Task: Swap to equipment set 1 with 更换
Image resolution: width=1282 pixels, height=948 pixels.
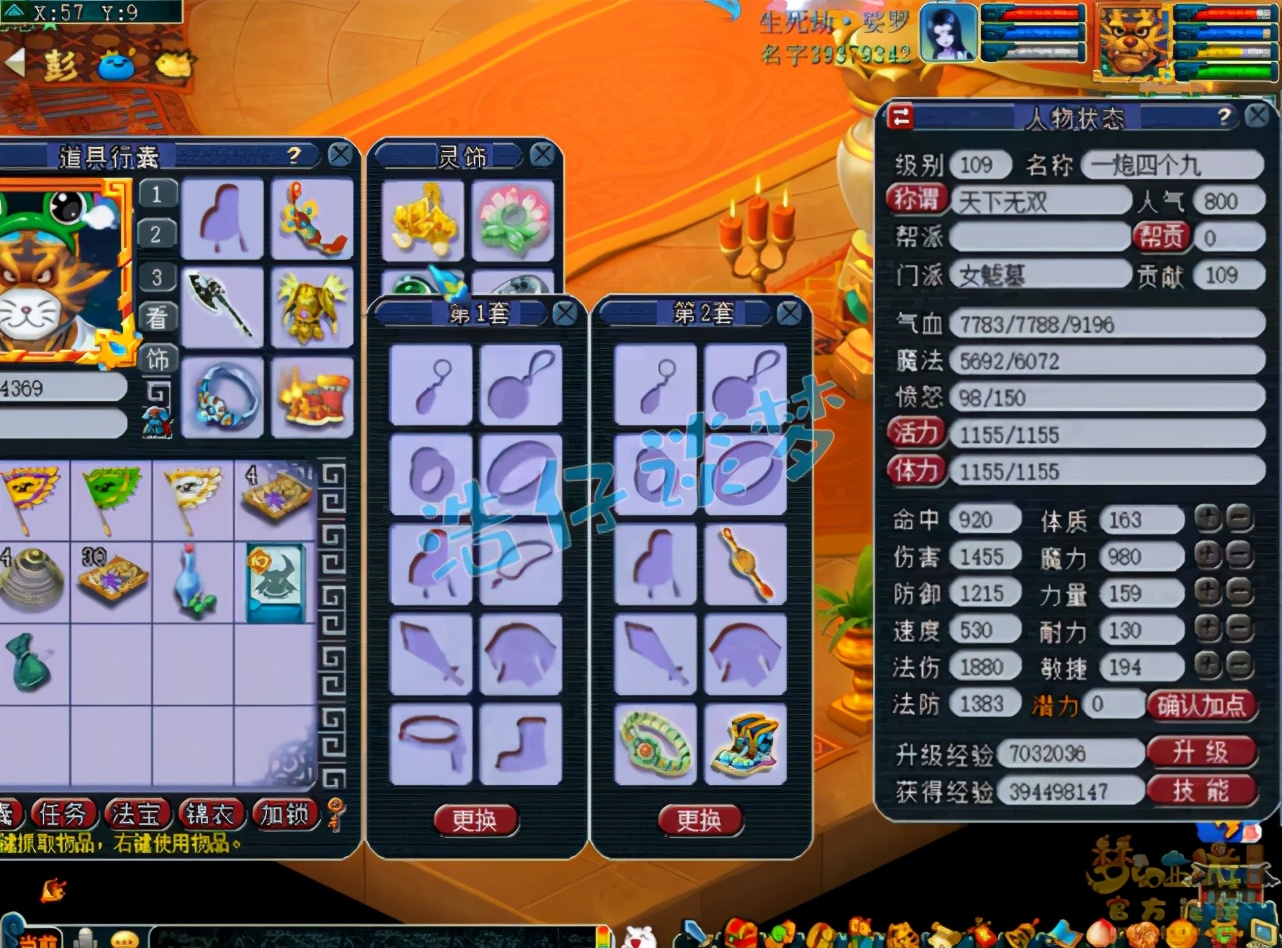Action: 475,821
